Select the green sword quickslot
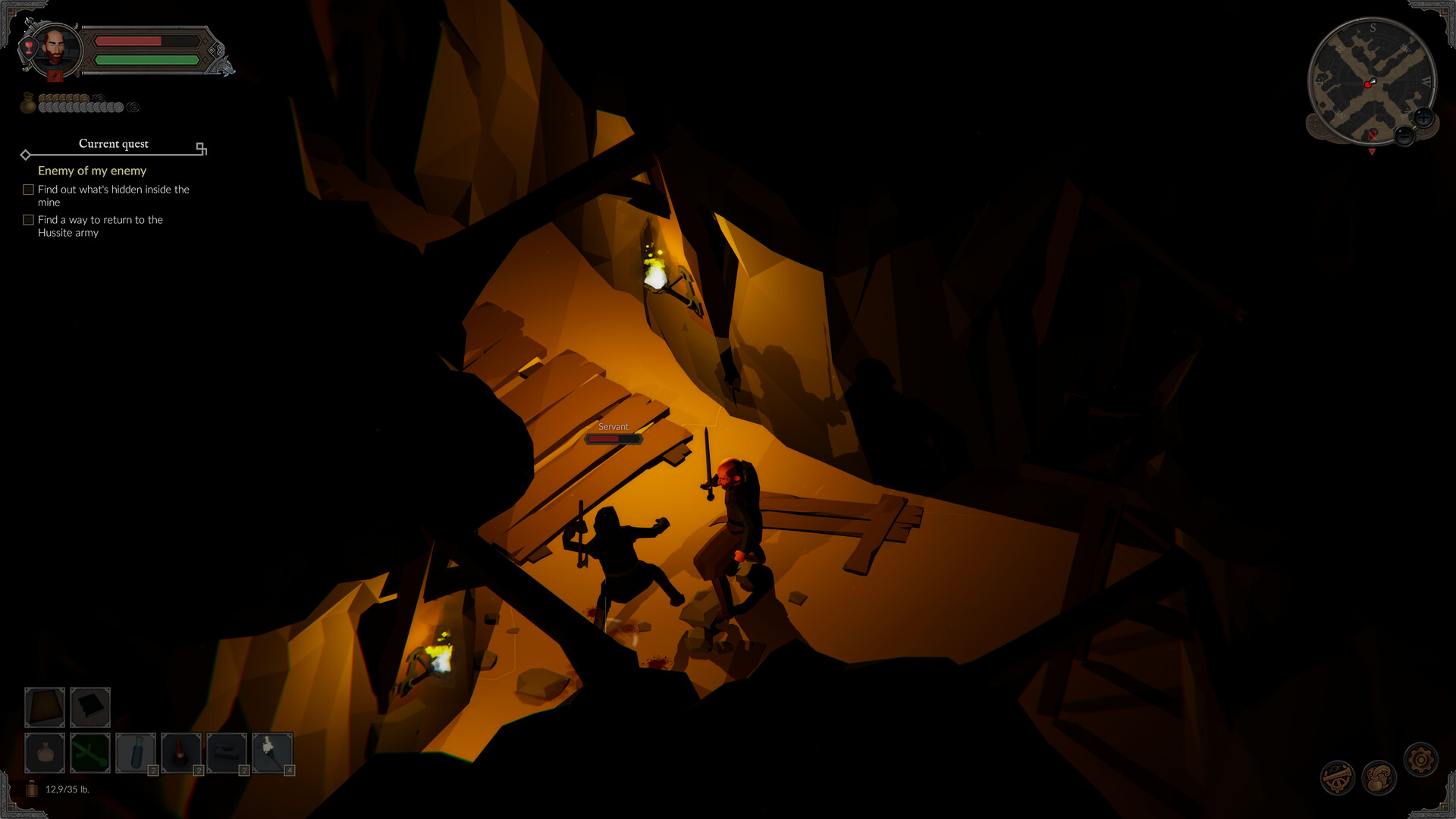 click(89, 752)
